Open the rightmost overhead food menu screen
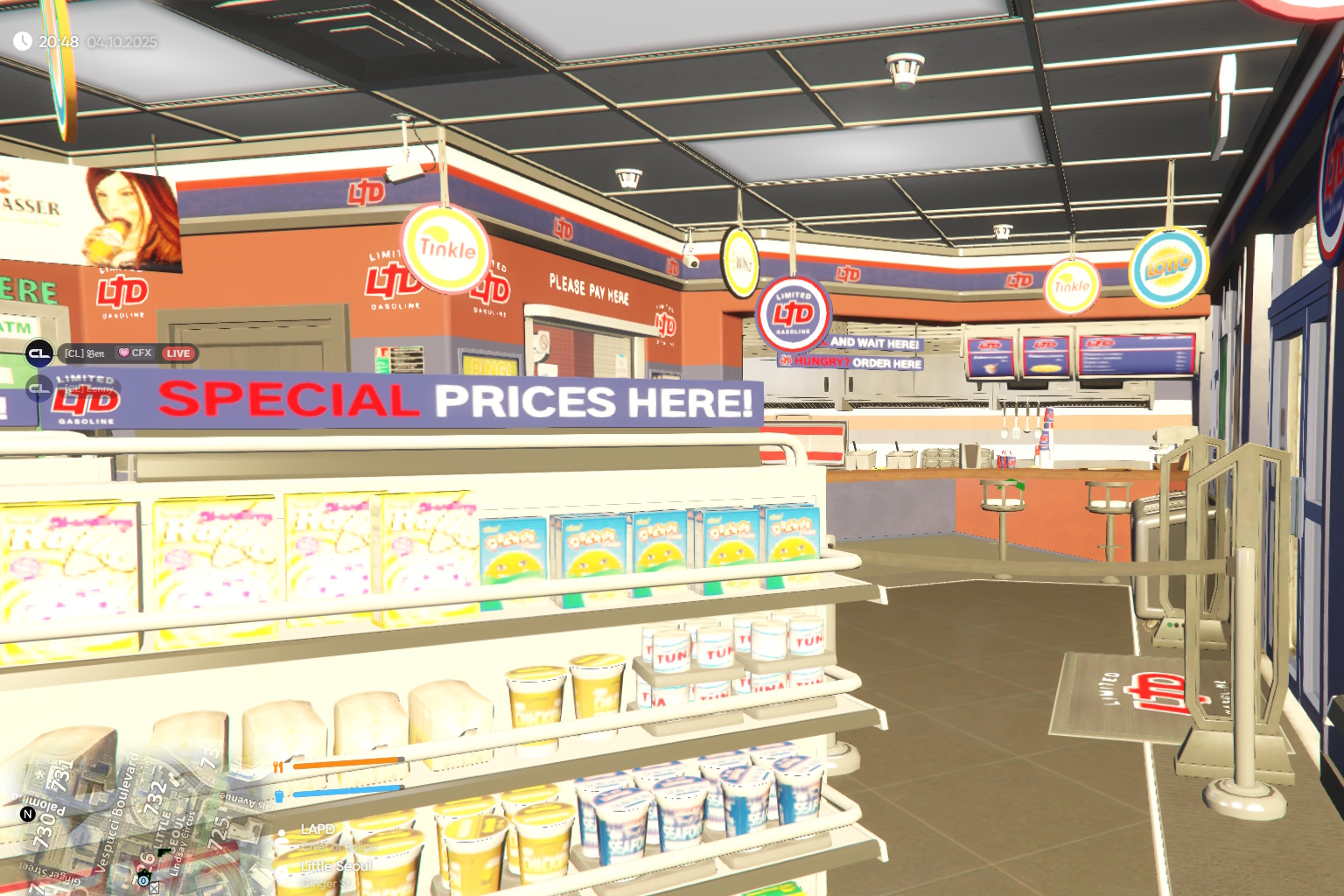This screenshot has width=1344, height=896. pos(1137,353)
